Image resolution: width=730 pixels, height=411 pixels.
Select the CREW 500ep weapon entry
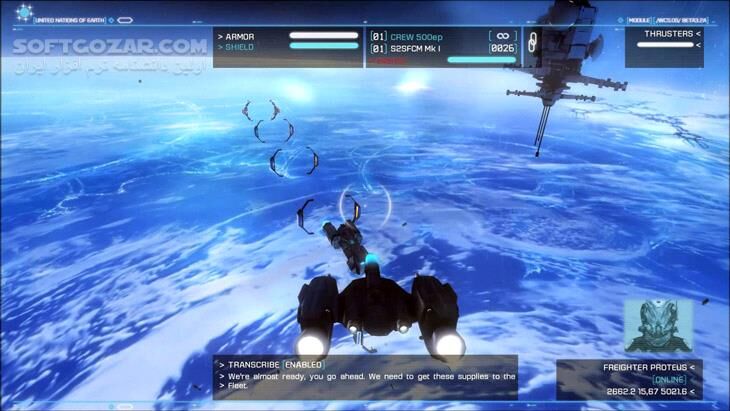416,36
